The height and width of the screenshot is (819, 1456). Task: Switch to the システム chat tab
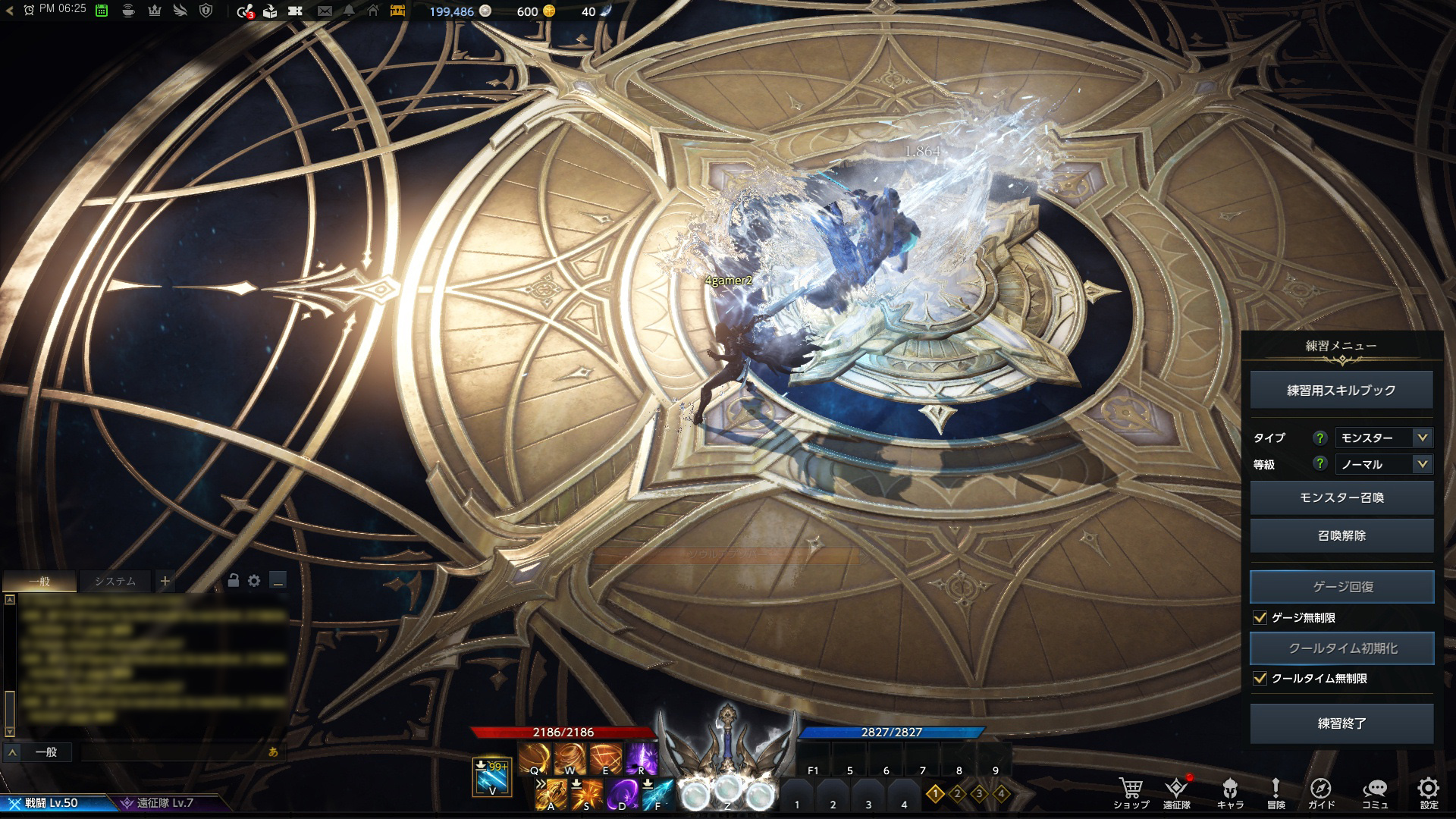(115, 582)
